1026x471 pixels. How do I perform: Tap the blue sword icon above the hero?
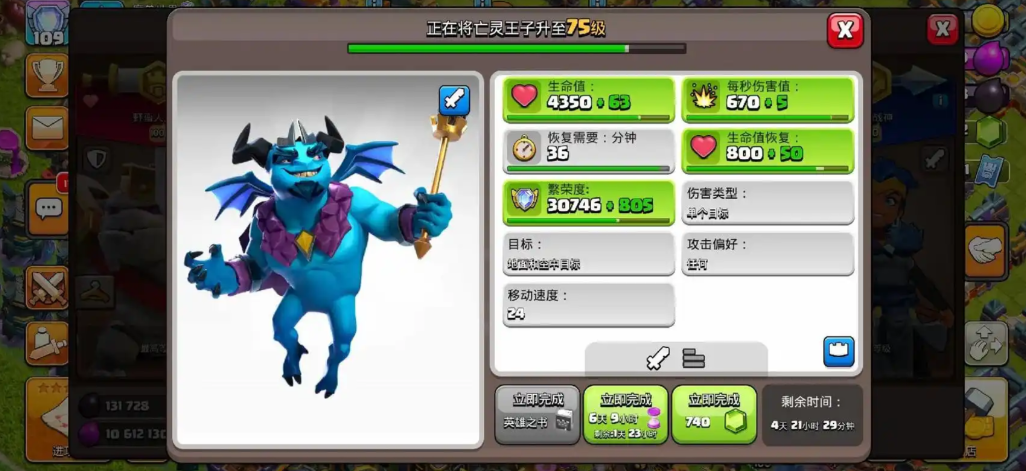tap(454, 100)
